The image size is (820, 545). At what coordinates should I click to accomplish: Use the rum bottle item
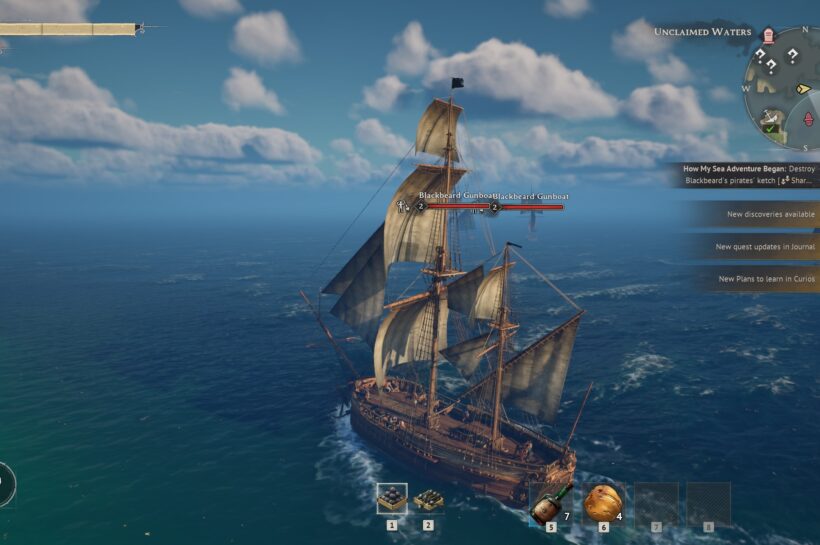[x=551, y=504]
